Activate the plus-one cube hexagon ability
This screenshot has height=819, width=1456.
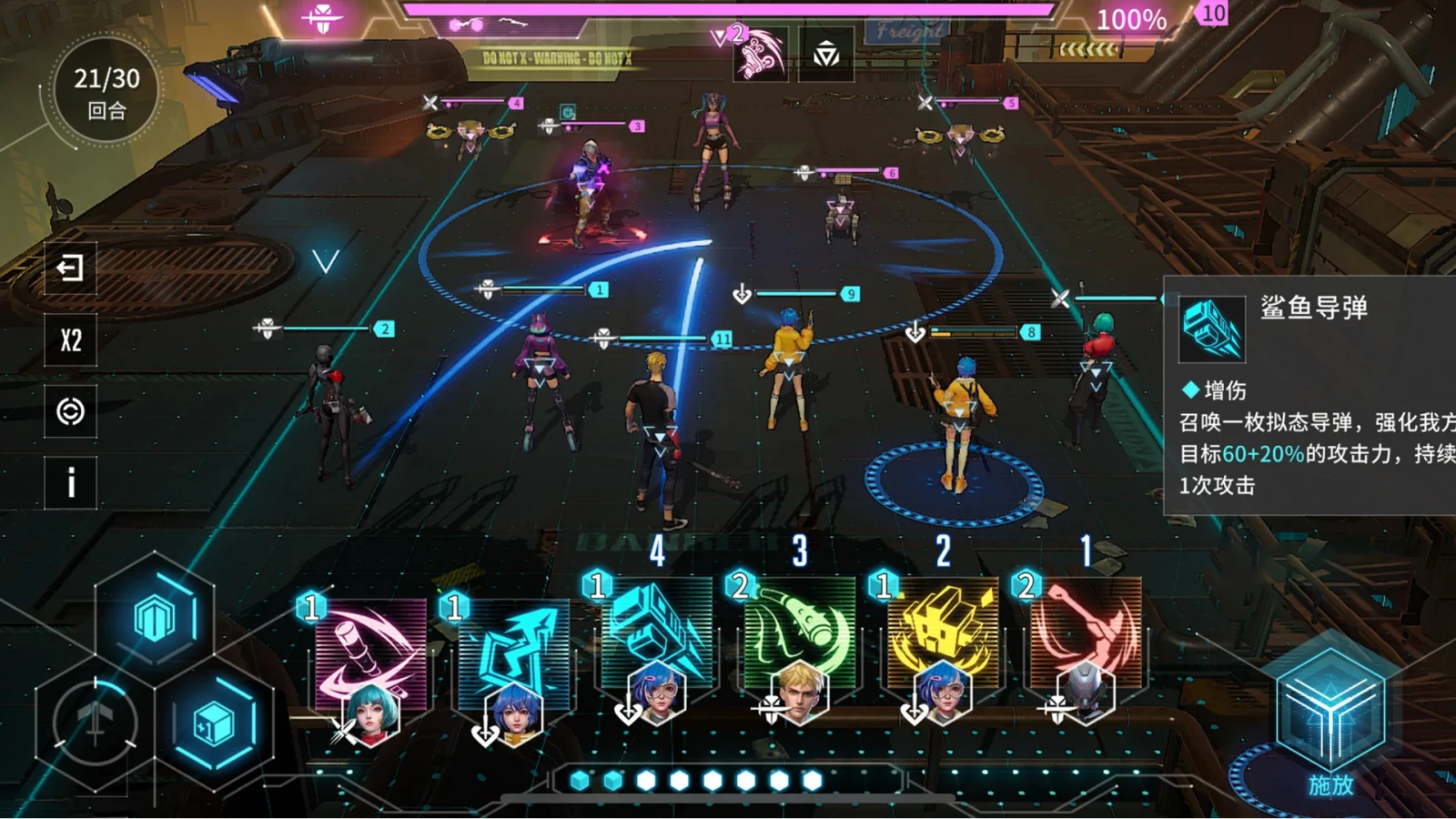(x=215, y=724)
